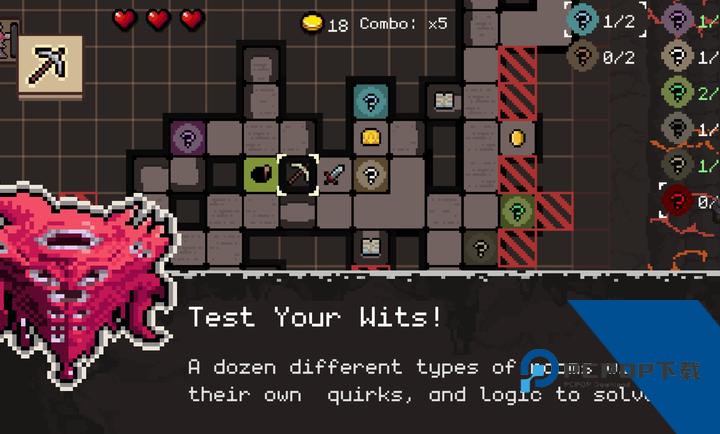This screenshot has height=434, width=720.
Task: Reveal the teal mystery tile on the board
Action: click(371, 100)
